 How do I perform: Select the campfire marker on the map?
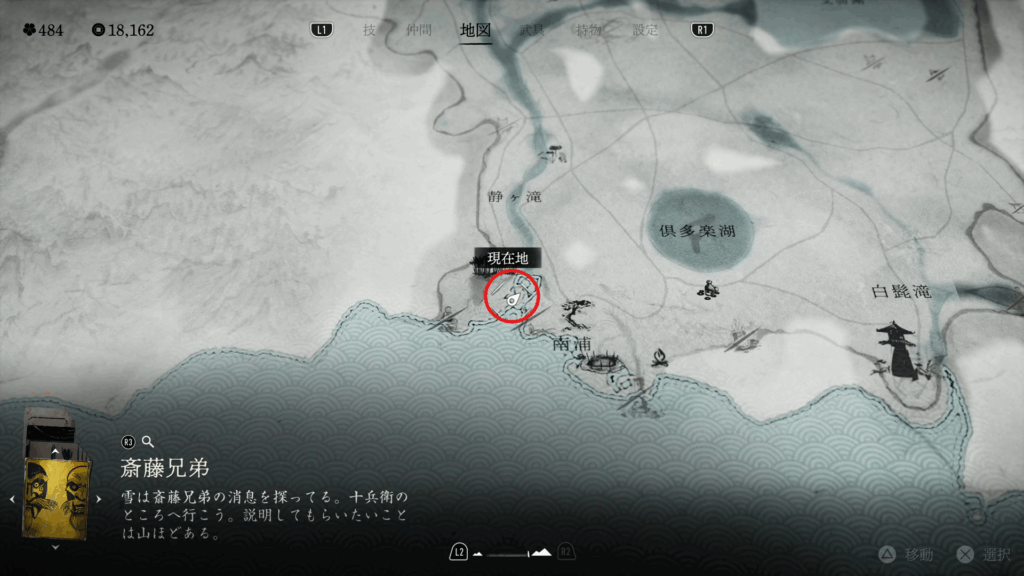[x=660, y=356]
